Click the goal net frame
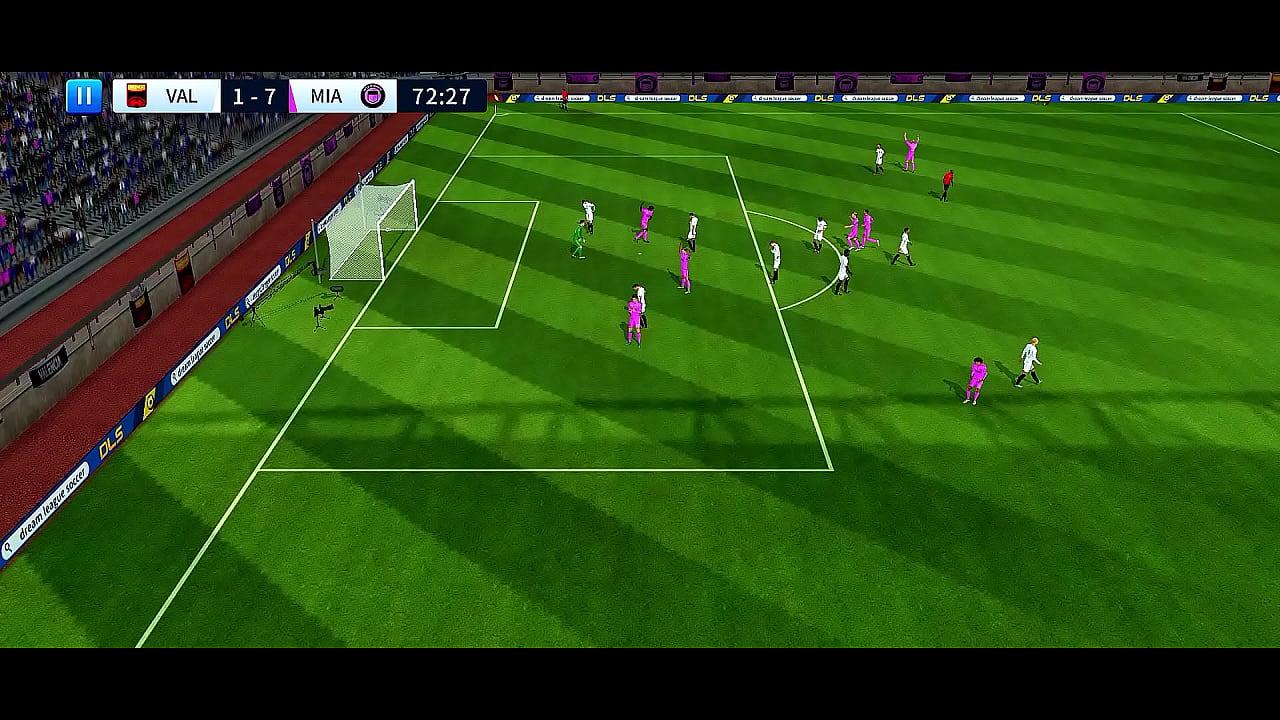The height and width of the screenshot is (720, 1280). coord(375,230)
